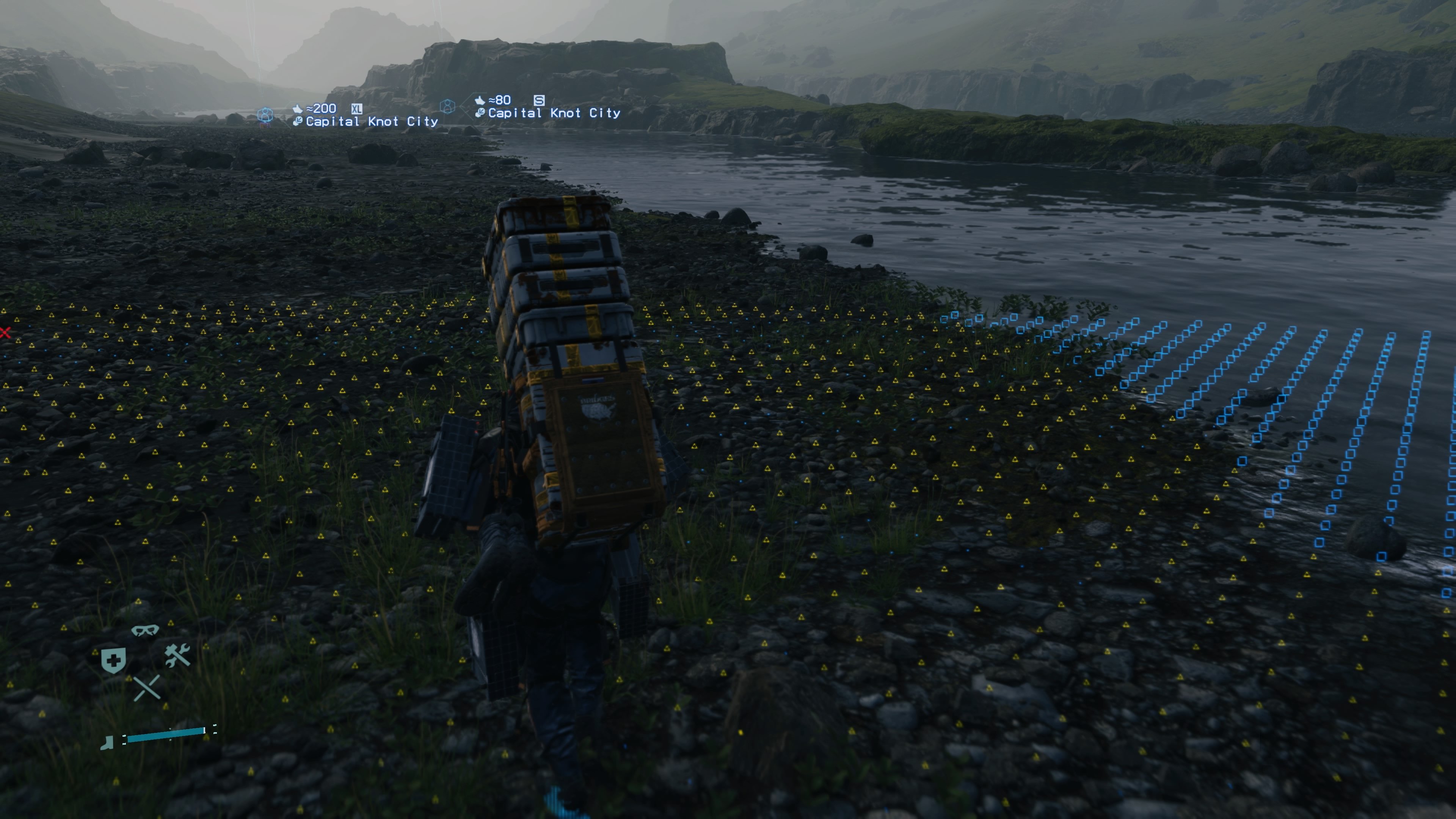Select the goggles scan icon
The image size is (1456, 819).
pos(146,630)
